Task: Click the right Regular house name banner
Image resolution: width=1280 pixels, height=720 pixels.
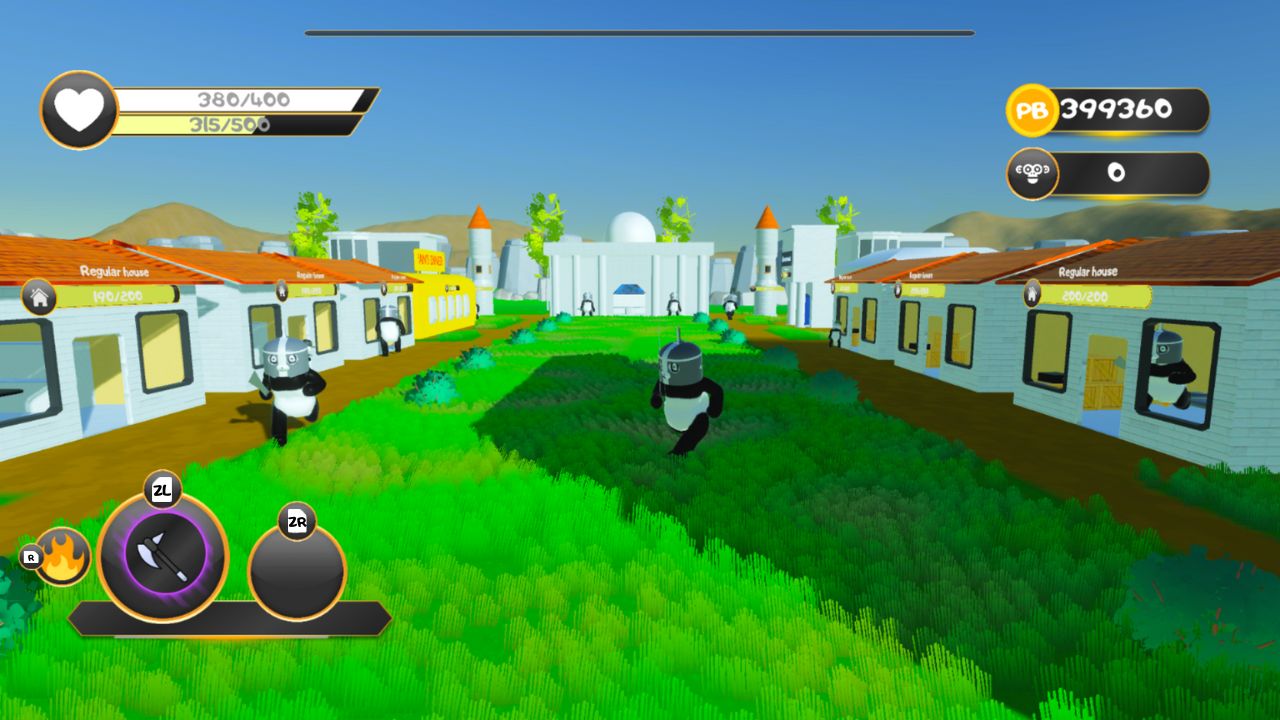Action: [x=1086, y=271]
